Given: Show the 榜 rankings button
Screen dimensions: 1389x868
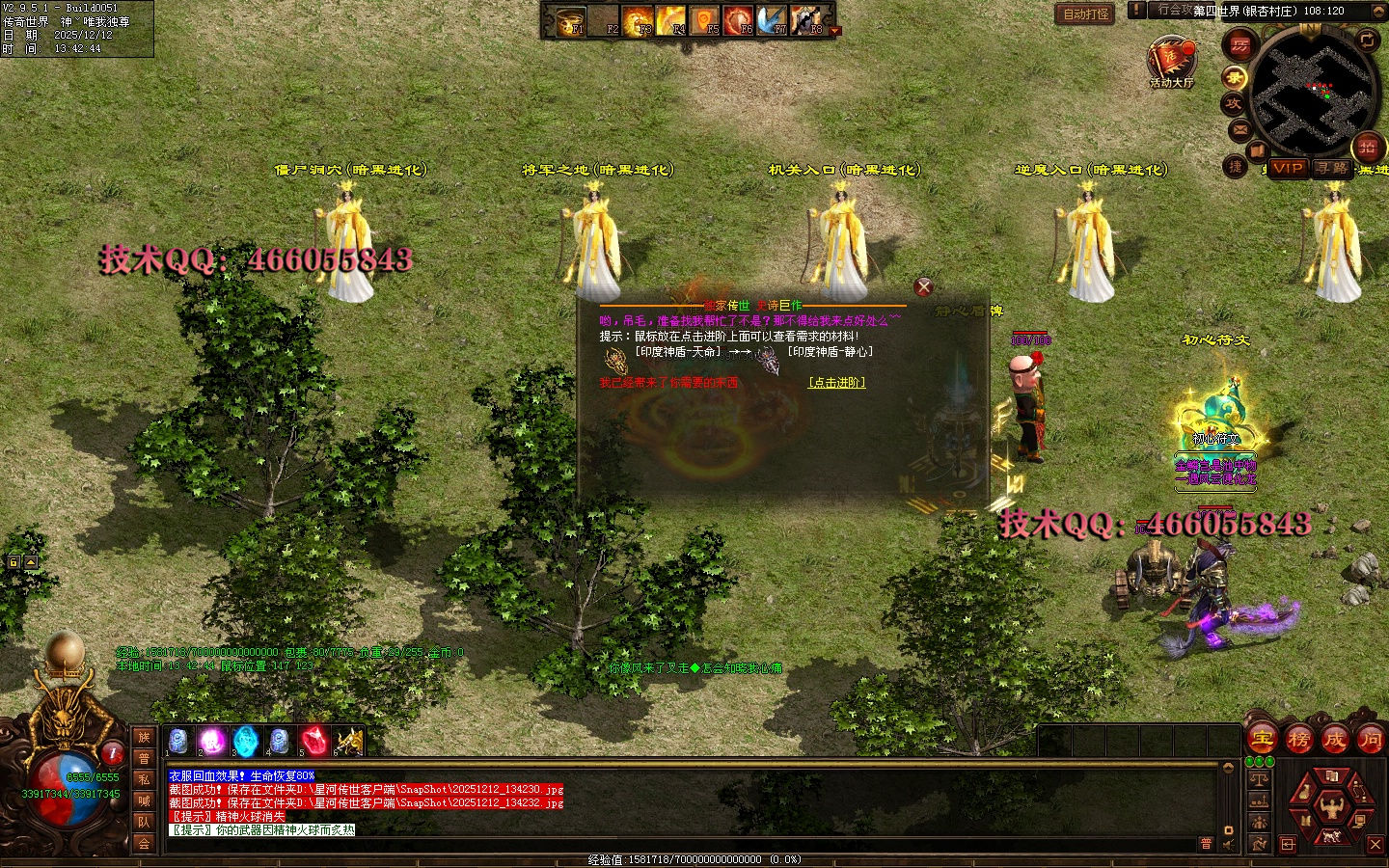Looking at the screenshot, I should point(1298,740).
